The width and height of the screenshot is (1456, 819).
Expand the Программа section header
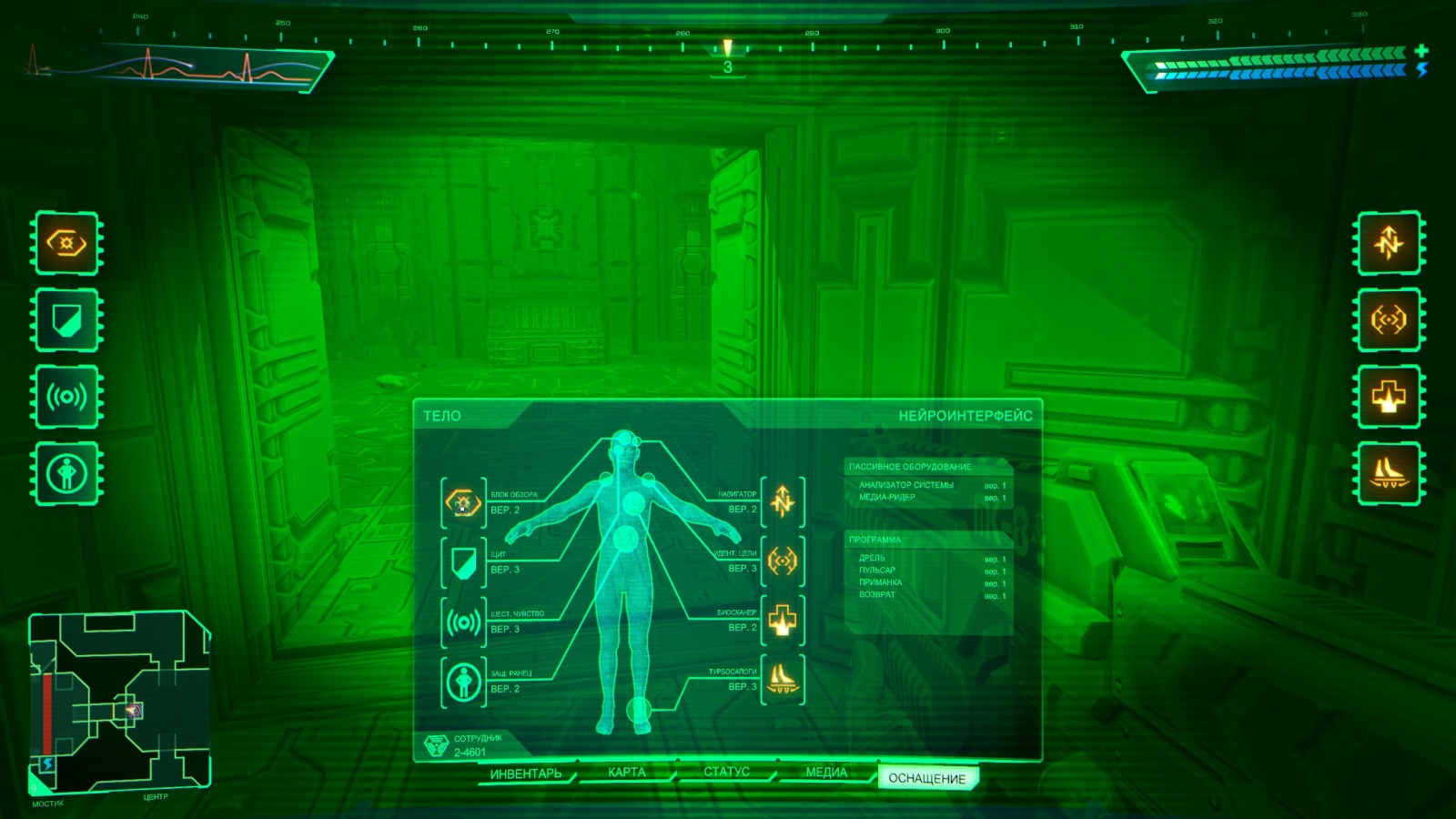875,541
